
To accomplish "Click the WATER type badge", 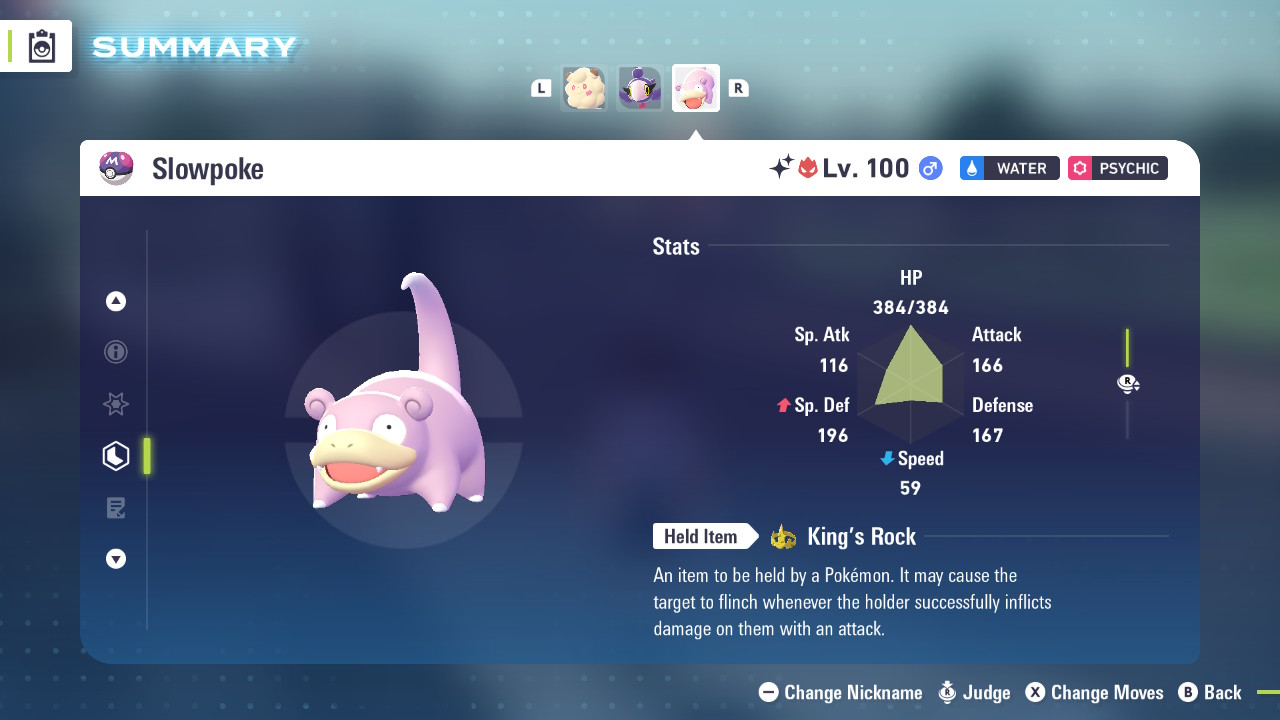I will 1009,168.
